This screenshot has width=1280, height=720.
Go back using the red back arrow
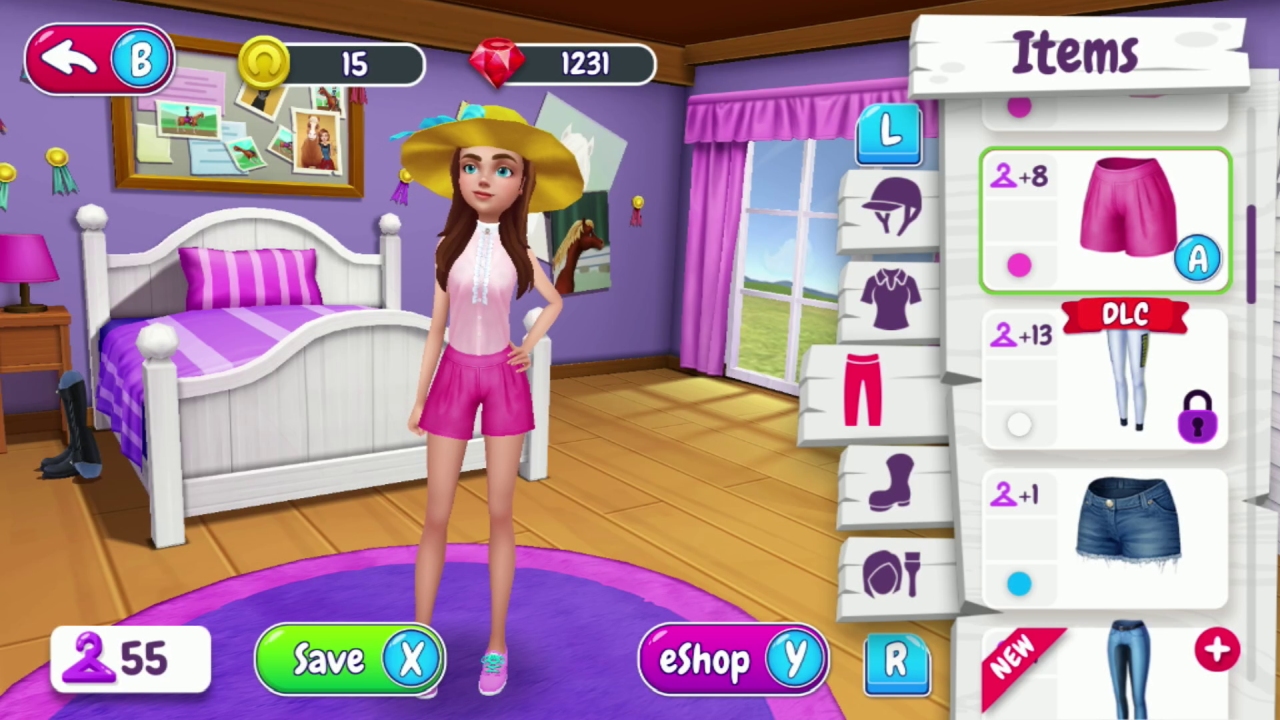coord(68,58)
